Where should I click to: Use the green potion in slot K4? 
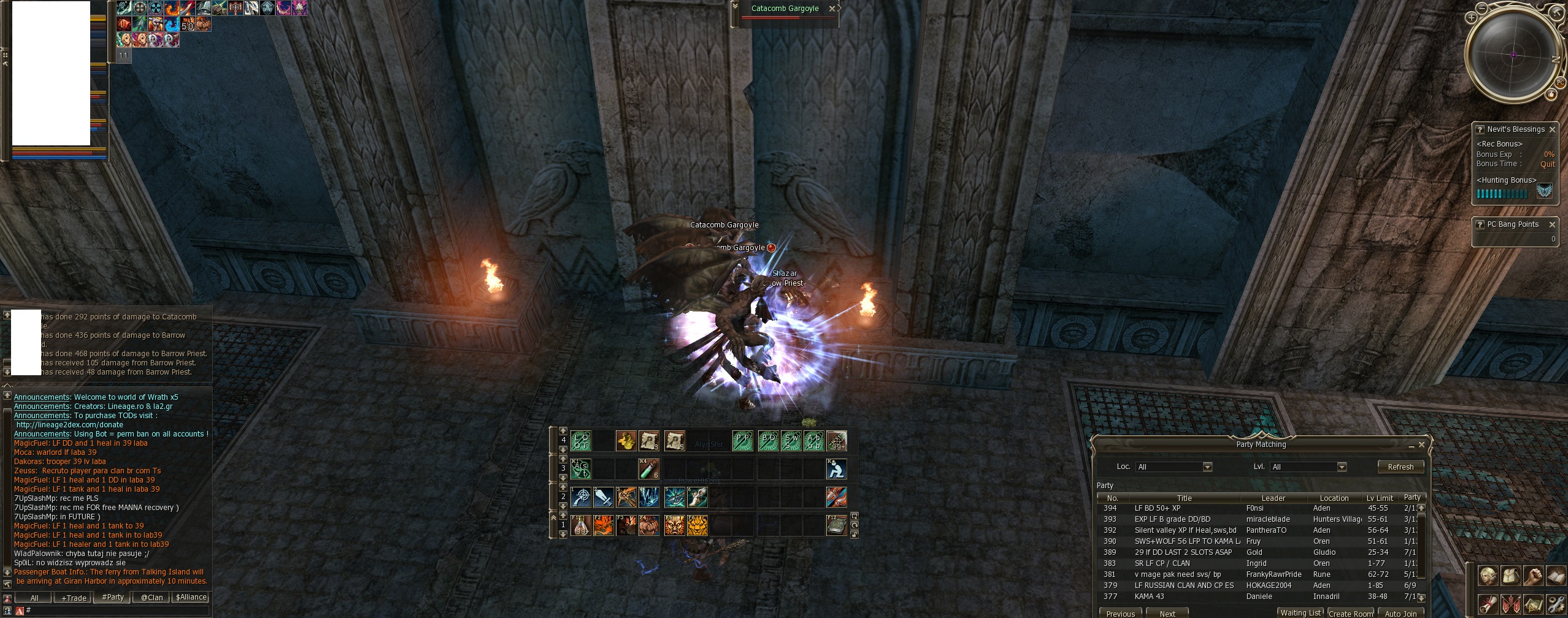point(648,469)
